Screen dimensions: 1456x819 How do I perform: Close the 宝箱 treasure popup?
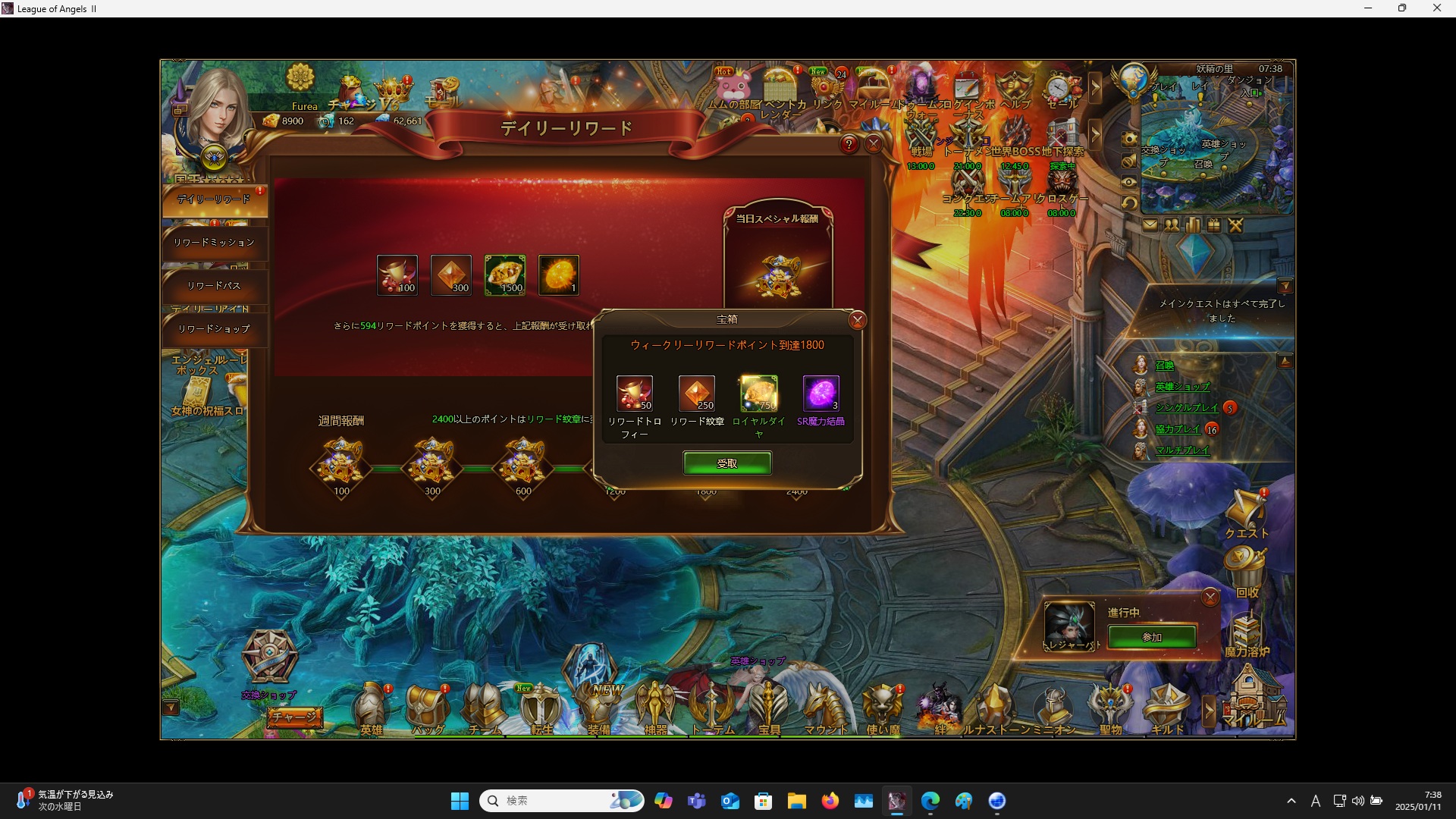(x=858, y=320)
